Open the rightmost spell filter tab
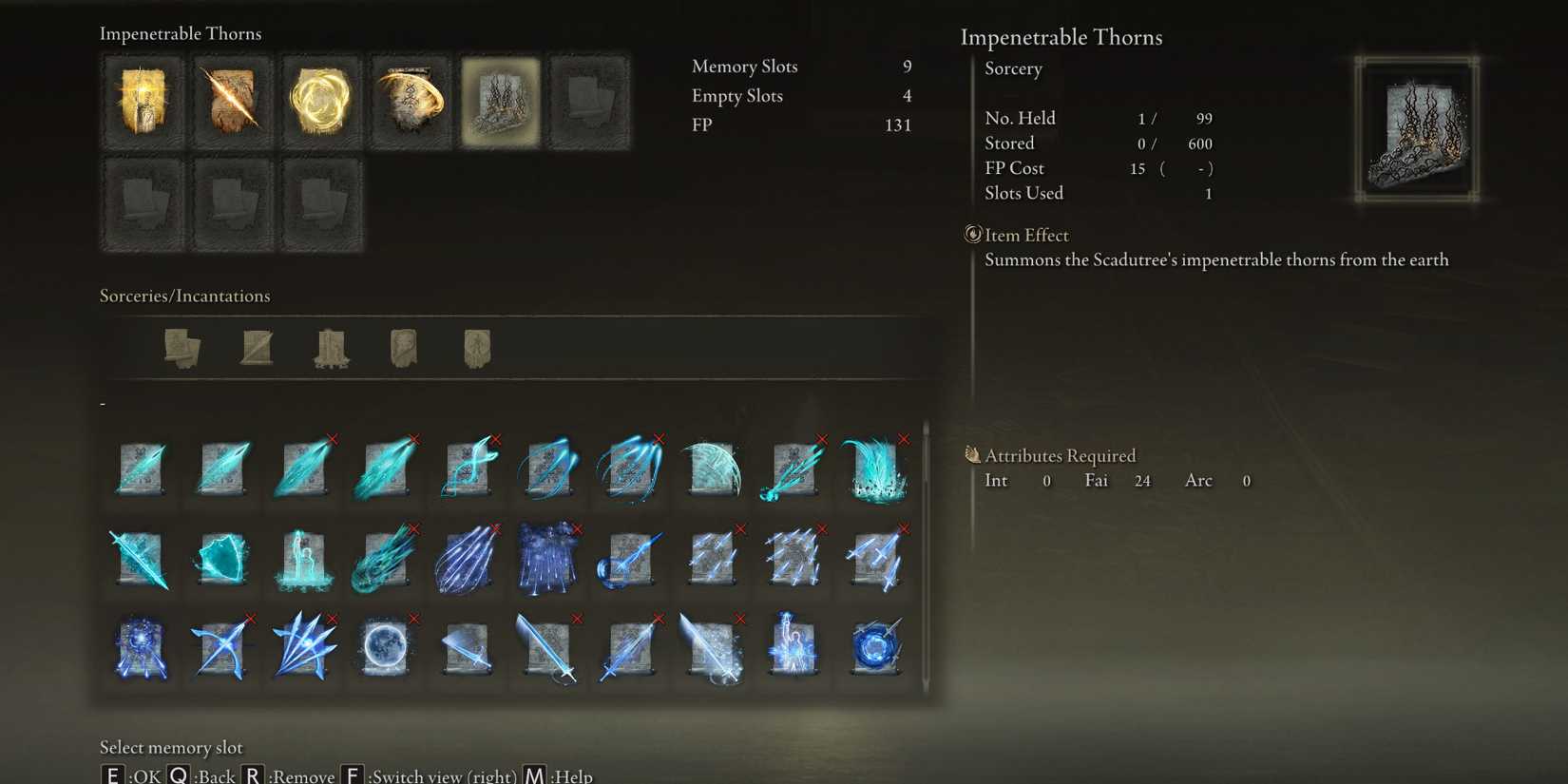The height and width of the screenshot is (784, 1568). 476,349
